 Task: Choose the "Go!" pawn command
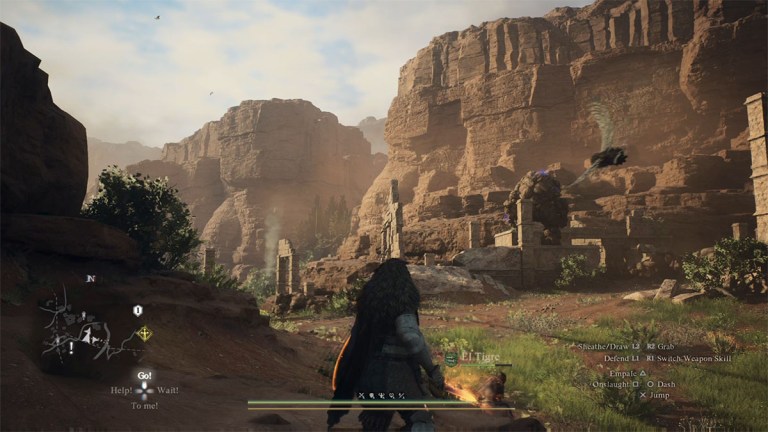pos(144,375)
